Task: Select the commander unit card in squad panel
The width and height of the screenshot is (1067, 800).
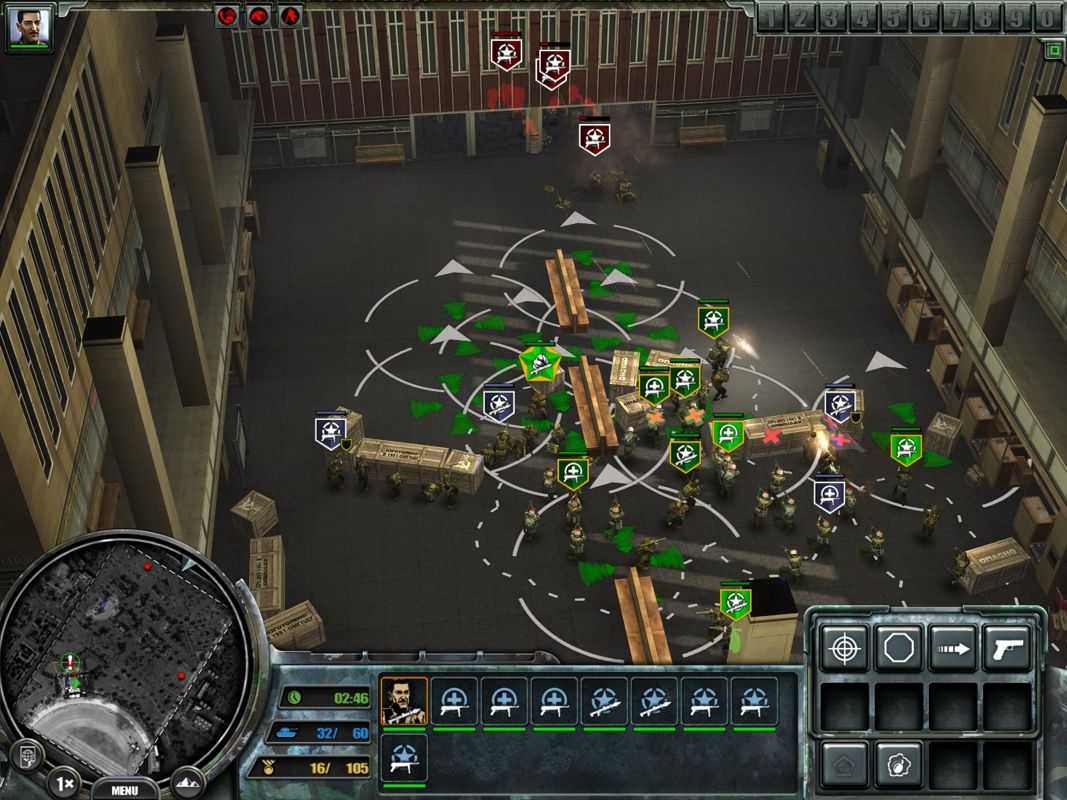Action: point(404,702)
